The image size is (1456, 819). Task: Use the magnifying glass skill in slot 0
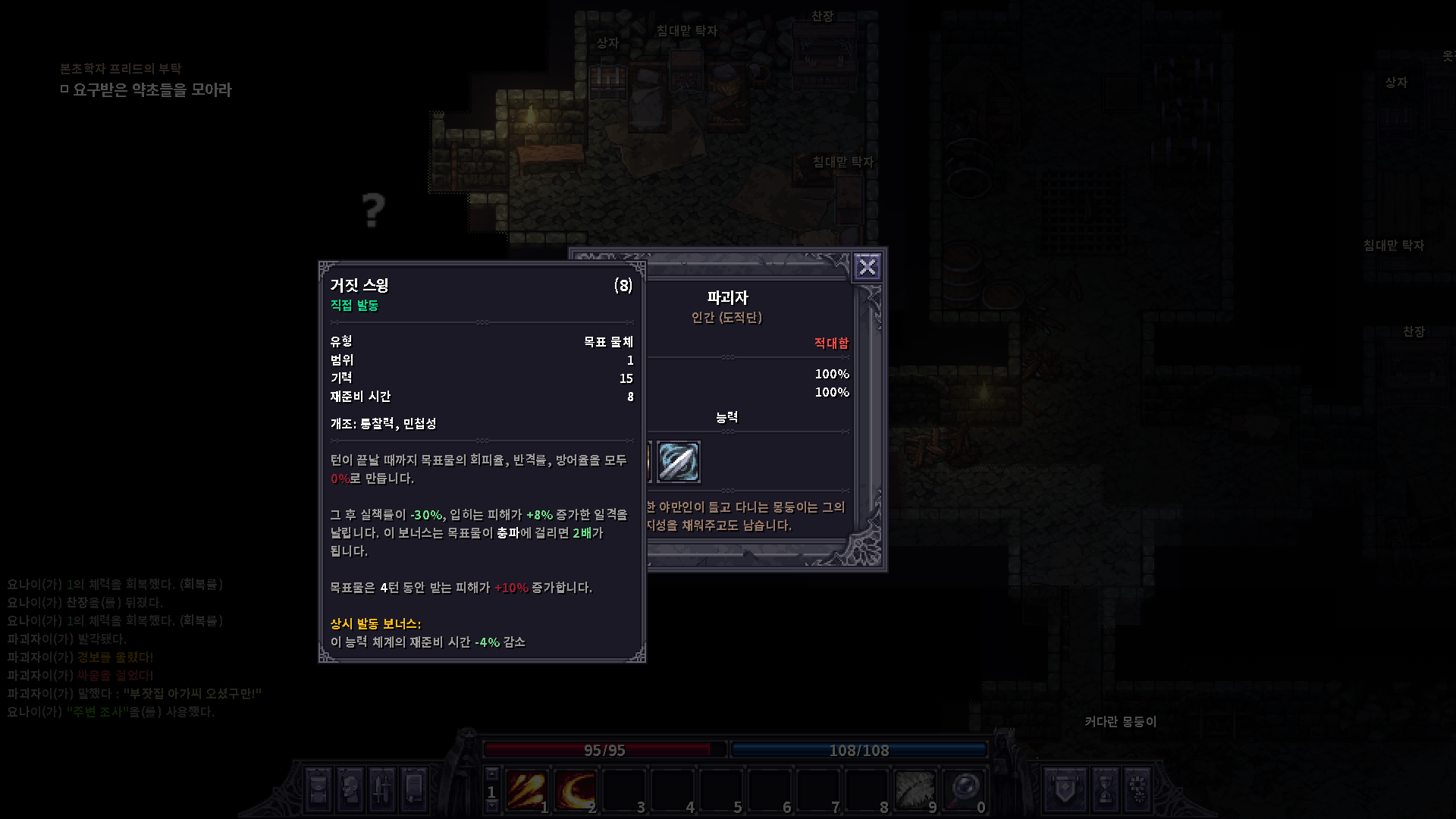(x=964, y=790)
